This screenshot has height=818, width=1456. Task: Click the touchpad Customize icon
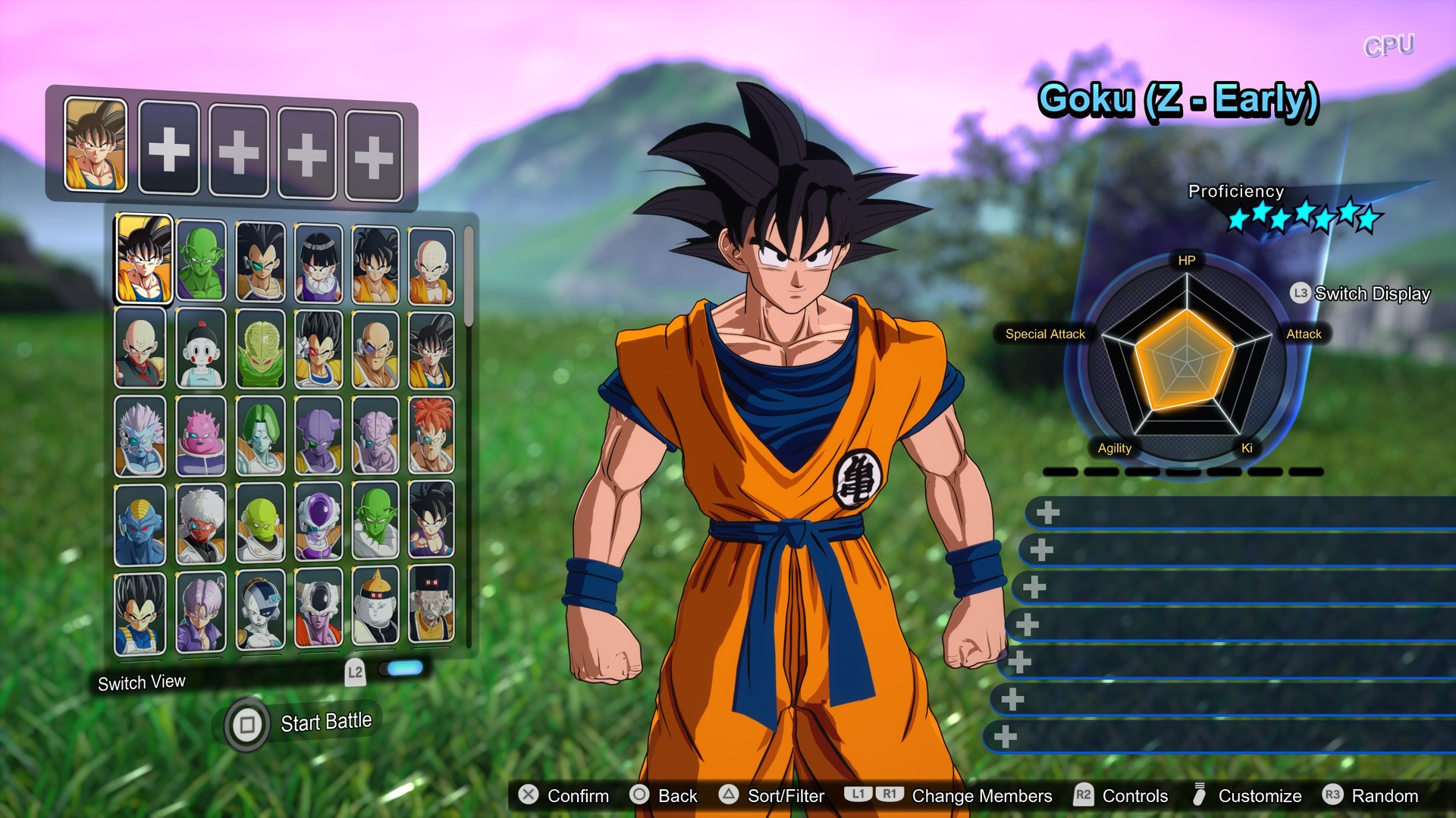1200,796
